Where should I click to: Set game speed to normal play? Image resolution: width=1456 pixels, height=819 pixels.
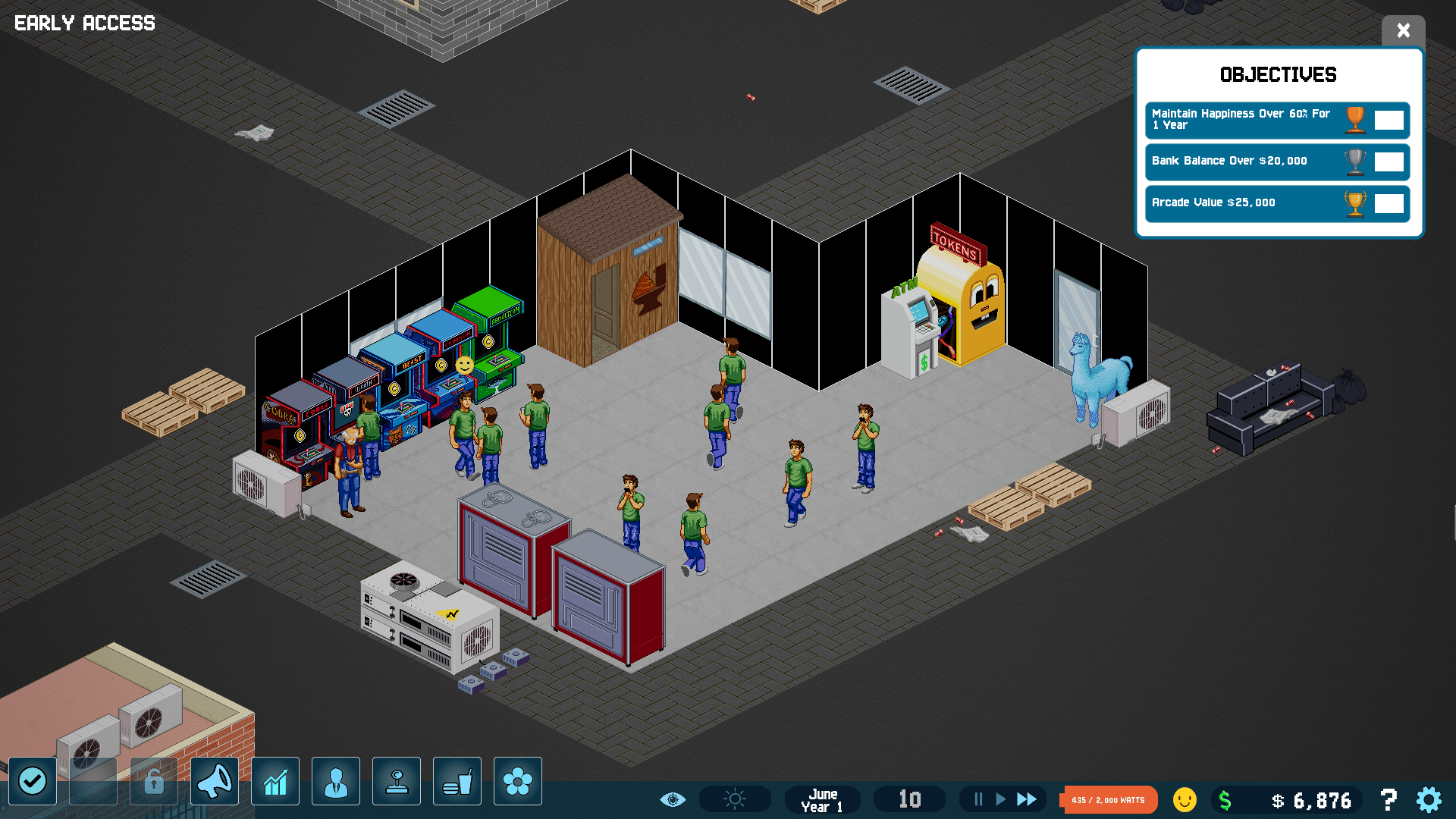[x=1000, y=799]
